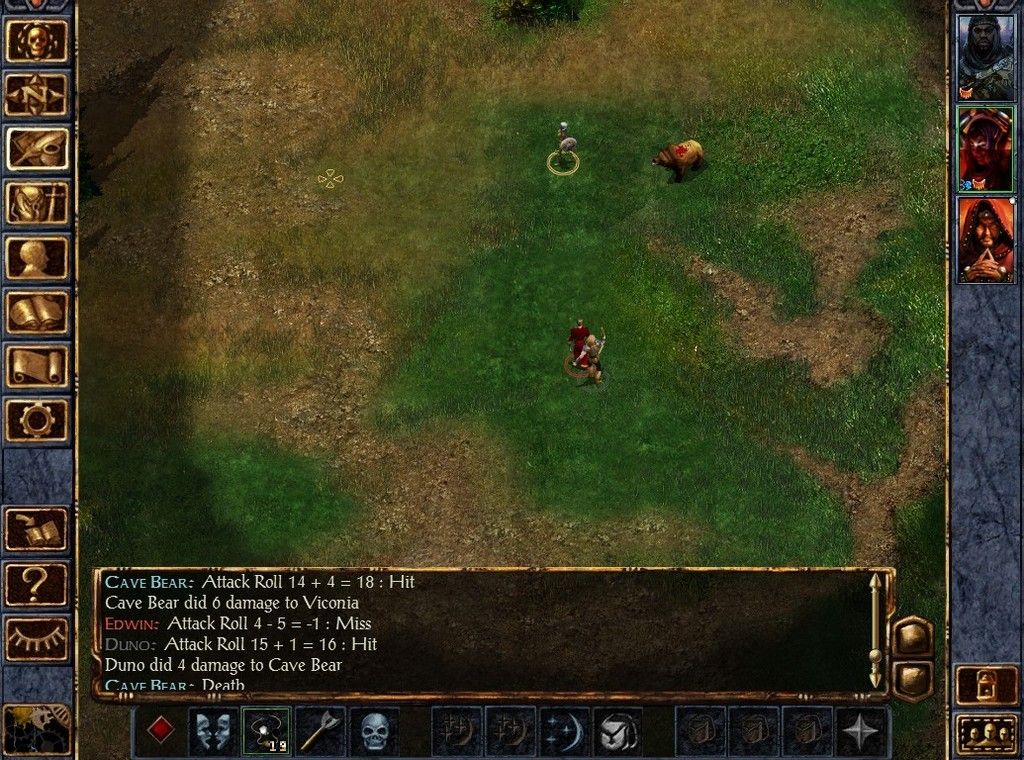Open the inventory screen
The width and height of the screenshot is (1024, 760).
[38, 203]
